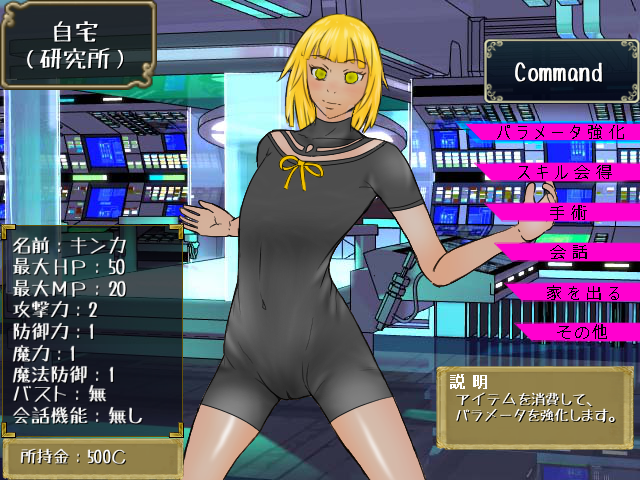The width and height of the screenshot is (640, 480).
Task: Open the その他 menu entry
Action: [x=580, y=332]
